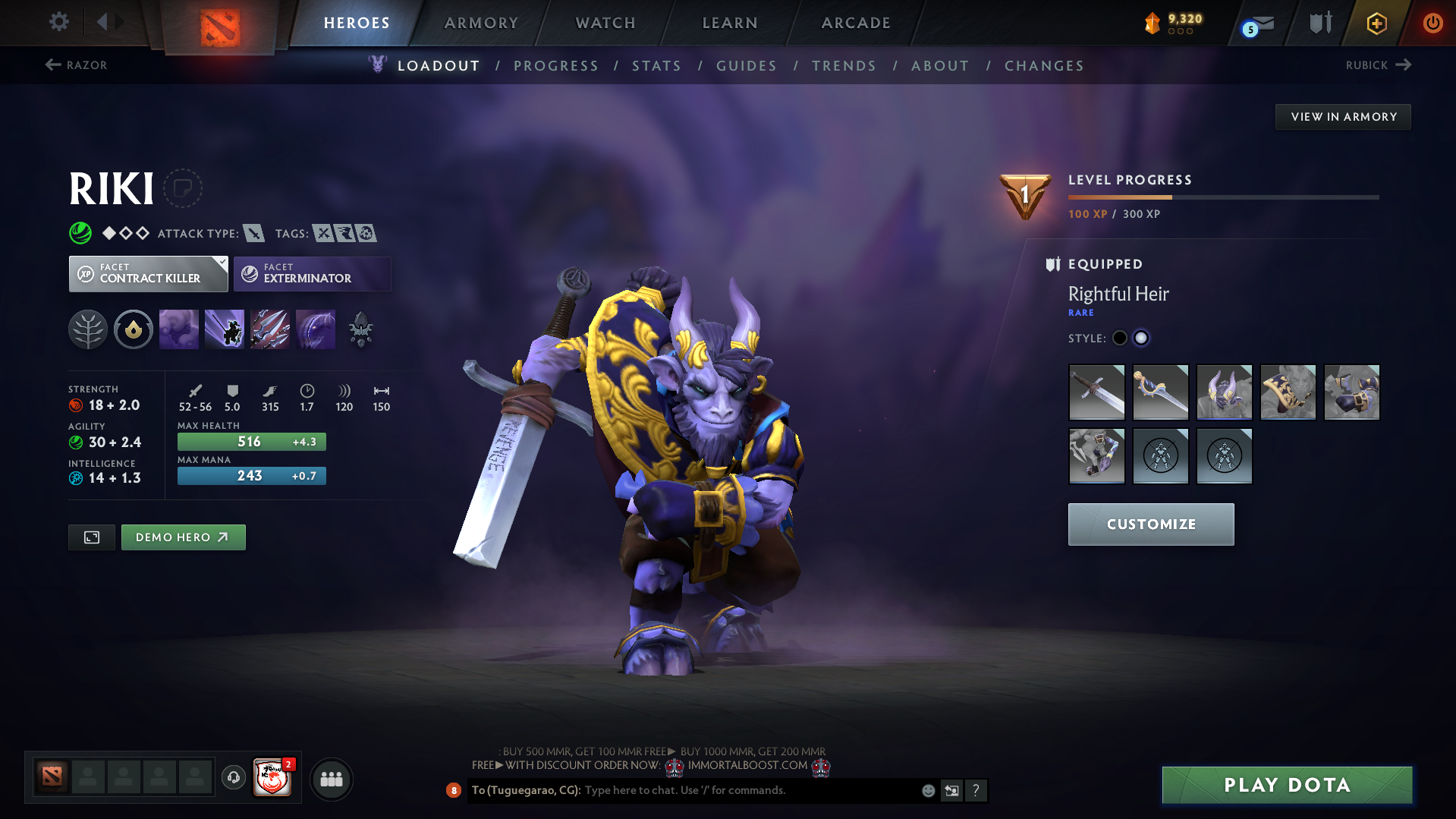Select the Blink Strike ability icon
The height and width of the screenshot is (819, 1456).
pyautogui.click(x=225, y=329)
